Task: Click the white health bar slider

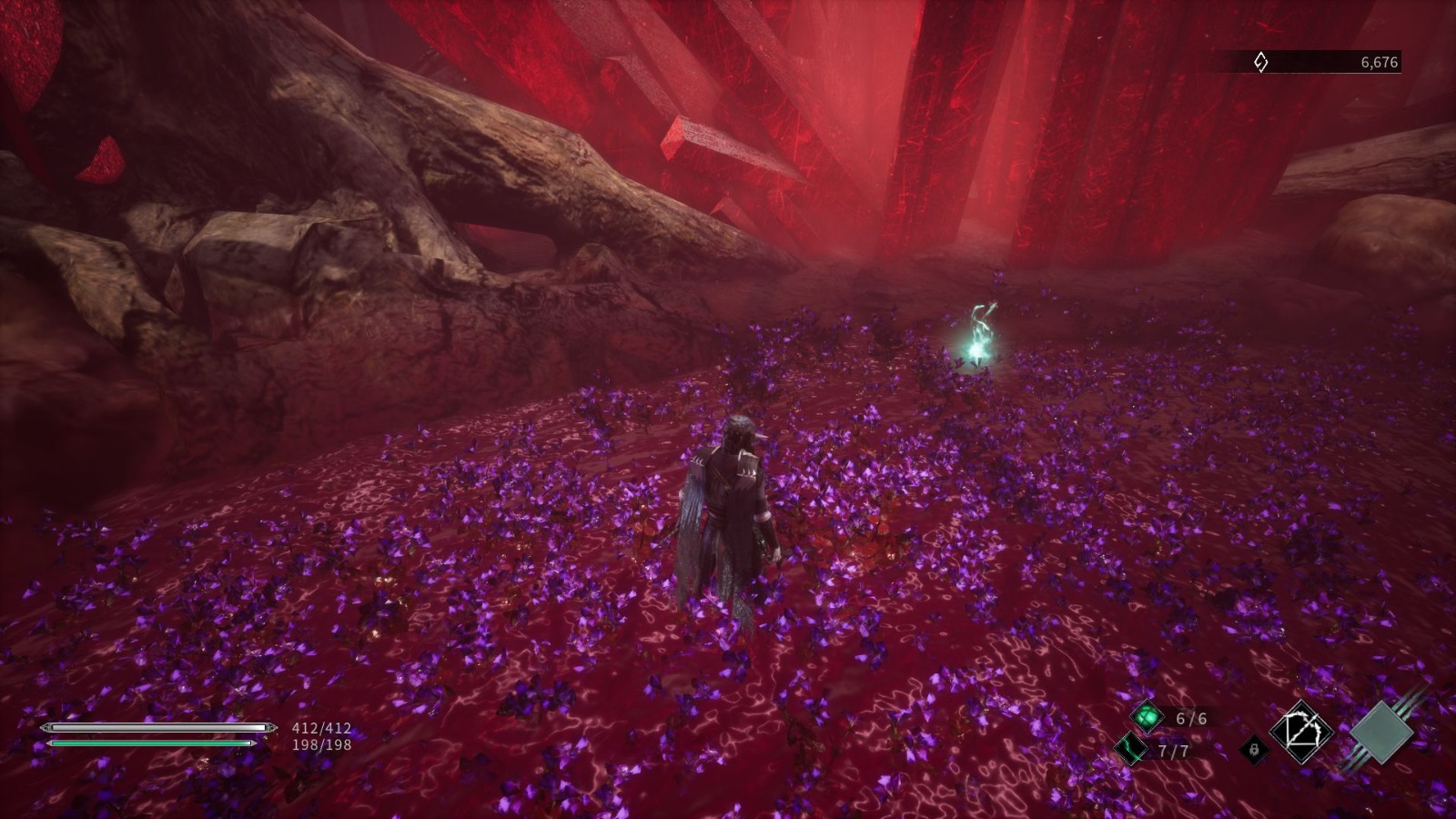Action: pyautogui.click(x=155, y=726)
